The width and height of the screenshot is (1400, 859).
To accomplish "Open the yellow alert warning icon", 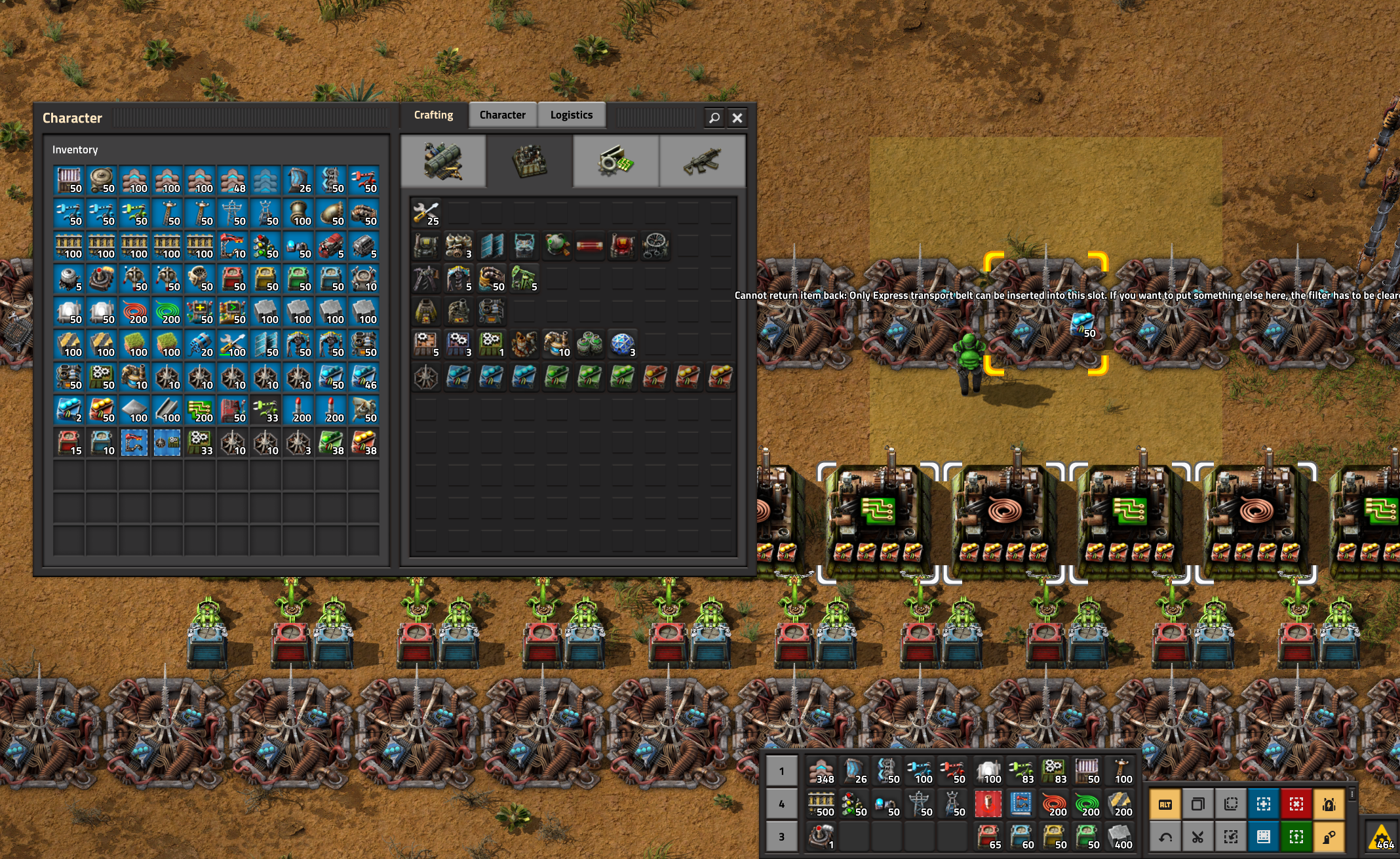I will [1382, 837].
